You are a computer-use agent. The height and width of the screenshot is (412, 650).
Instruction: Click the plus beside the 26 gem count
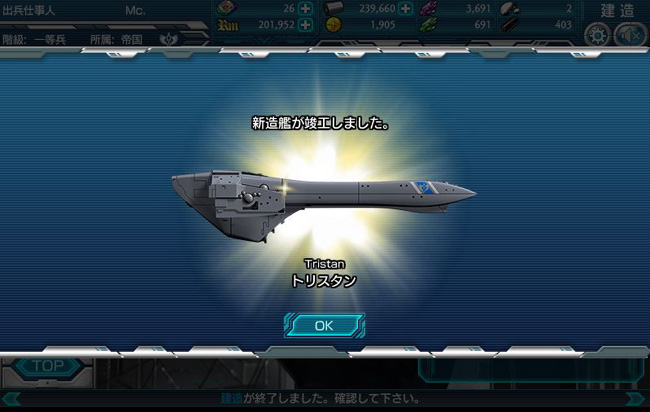[x=305, y=9]
